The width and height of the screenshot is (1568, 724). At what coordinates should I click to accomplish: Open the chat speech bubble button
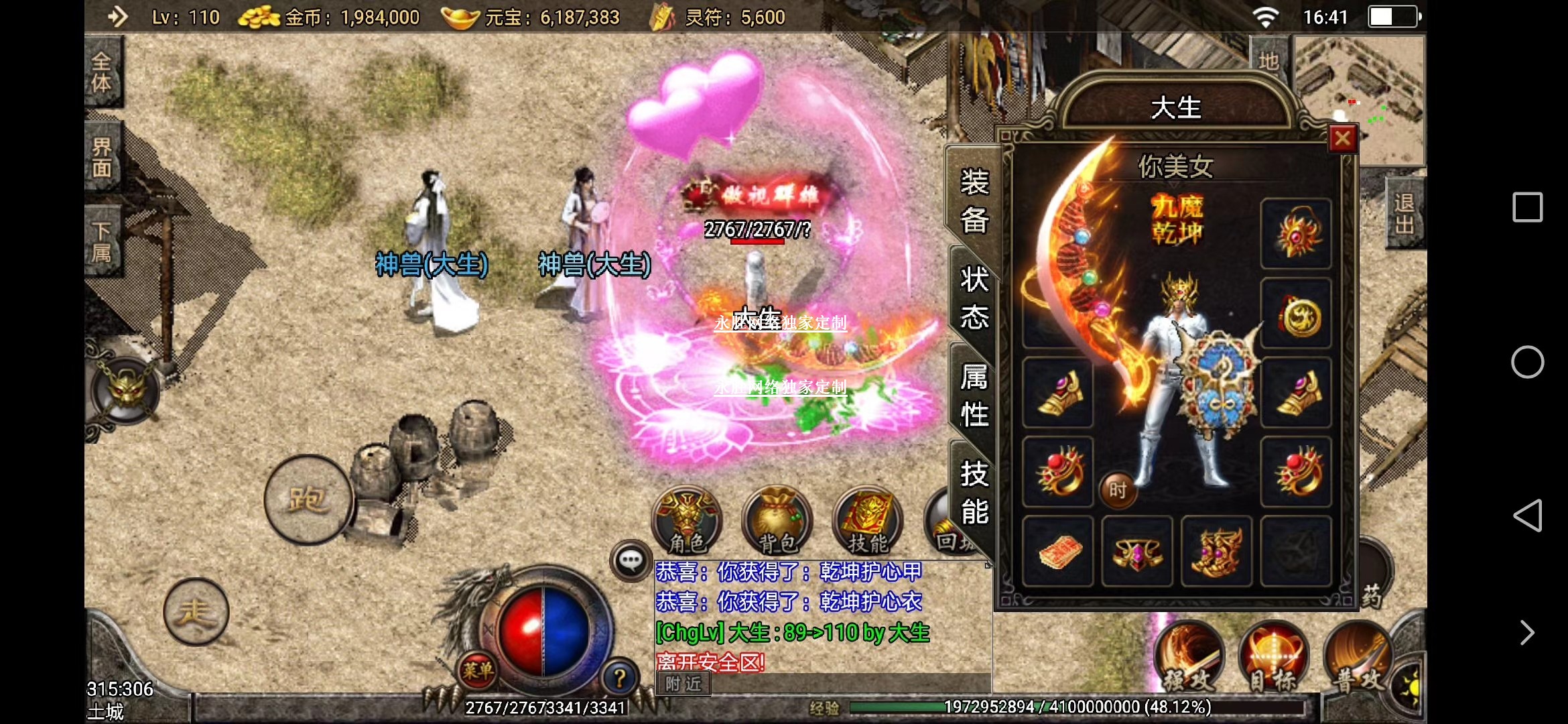click(x=631, y=560)
